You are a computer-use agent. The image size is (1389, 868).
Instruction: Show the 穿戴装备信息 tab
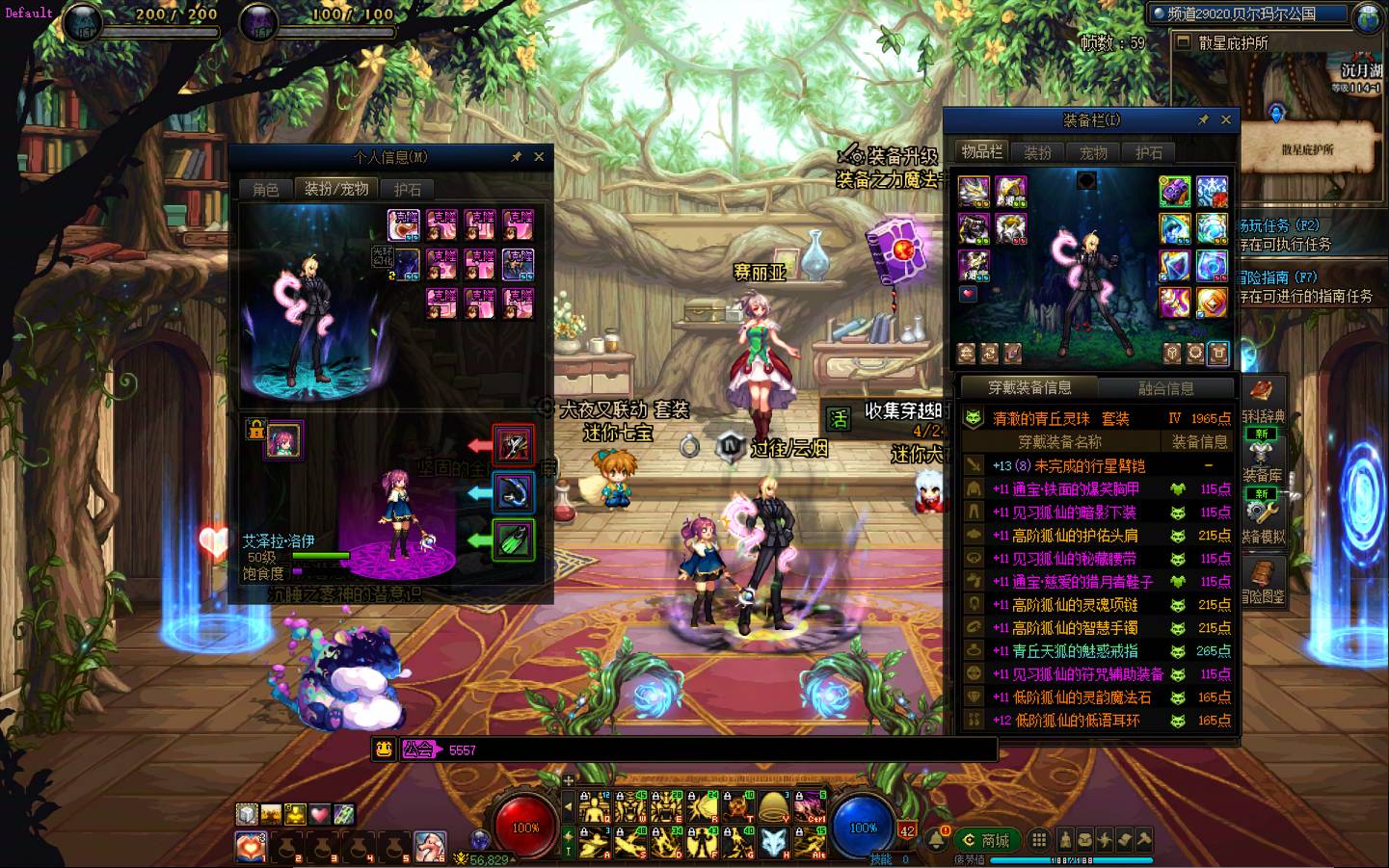(1029, 388)
